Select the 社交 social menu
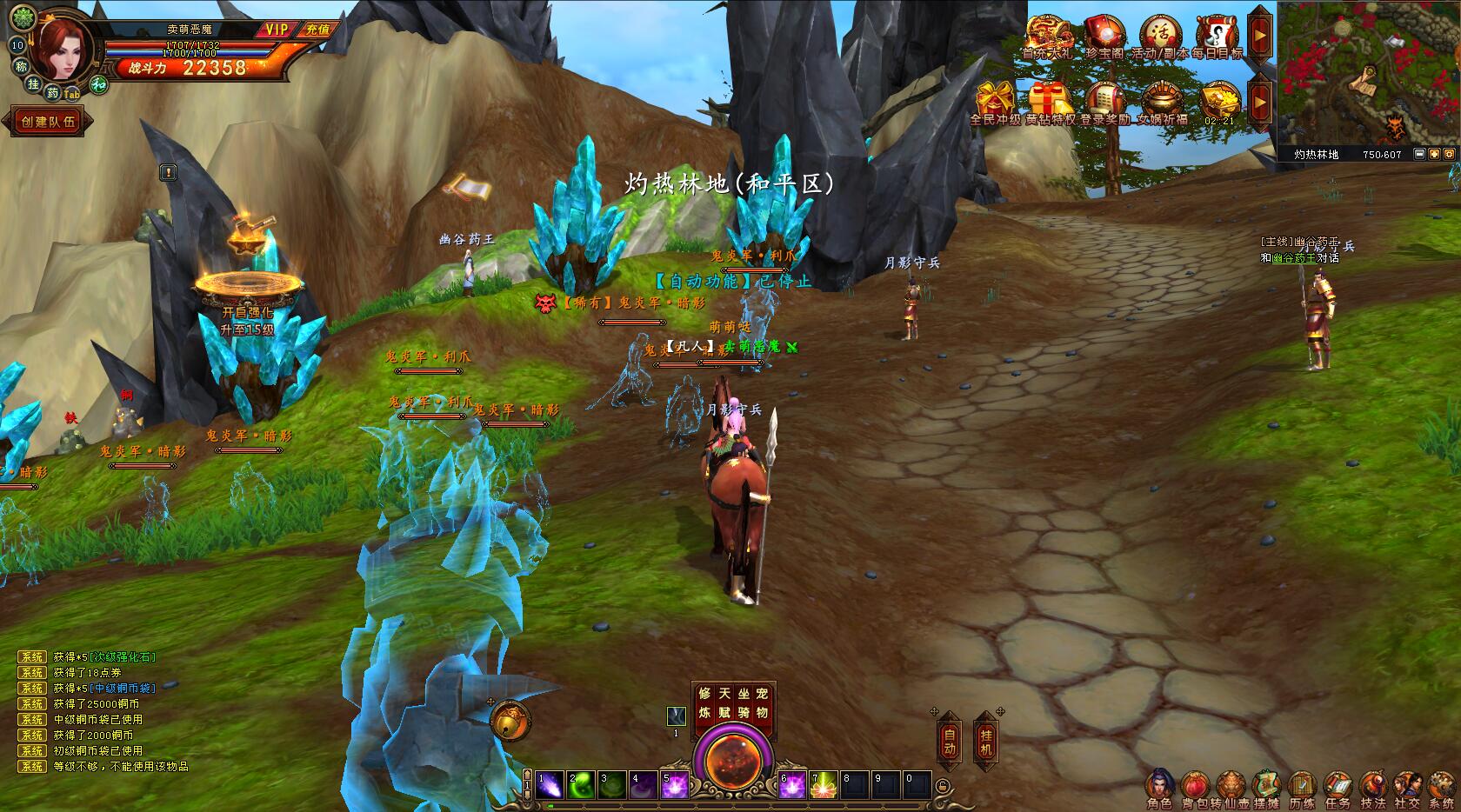Image resolution: width=1461 pixels, height=812 pixels. tap(1407, 788)
